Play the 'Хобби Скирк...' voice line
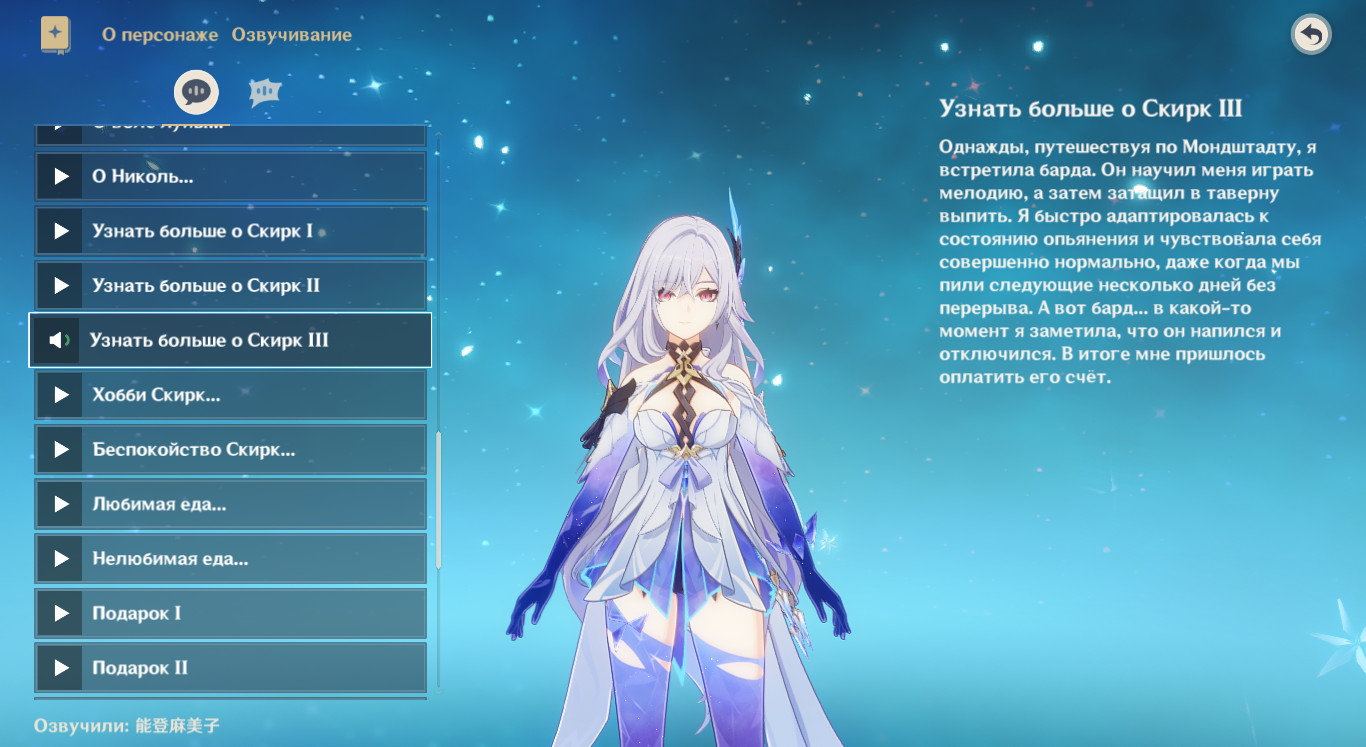Screen dimensions: 1366x747 tap(230, 395)
